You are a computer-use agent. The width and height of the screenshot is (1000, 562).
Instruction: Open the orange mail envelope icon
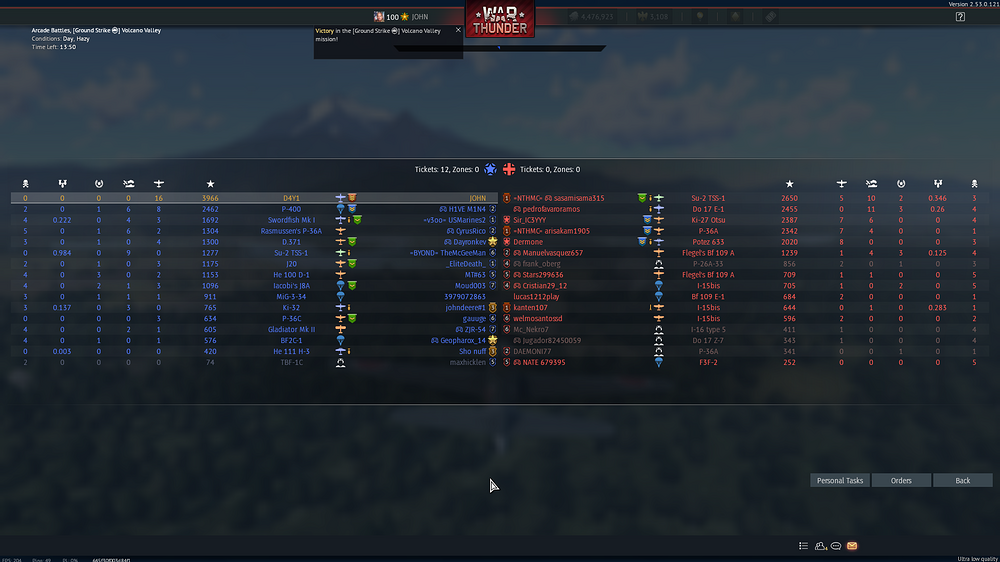coord(852,546)
